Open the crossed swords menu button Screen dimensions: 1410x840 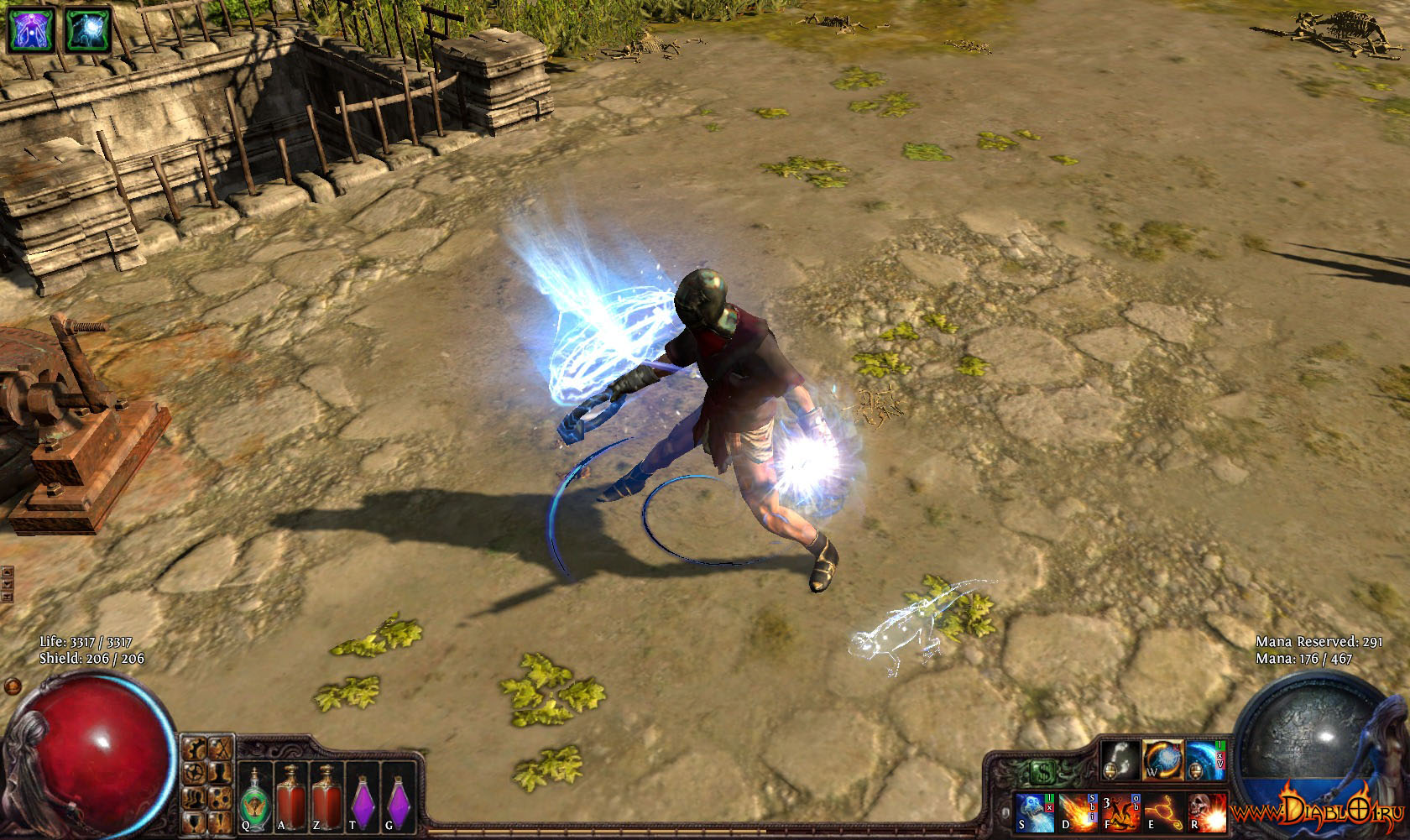222,748
